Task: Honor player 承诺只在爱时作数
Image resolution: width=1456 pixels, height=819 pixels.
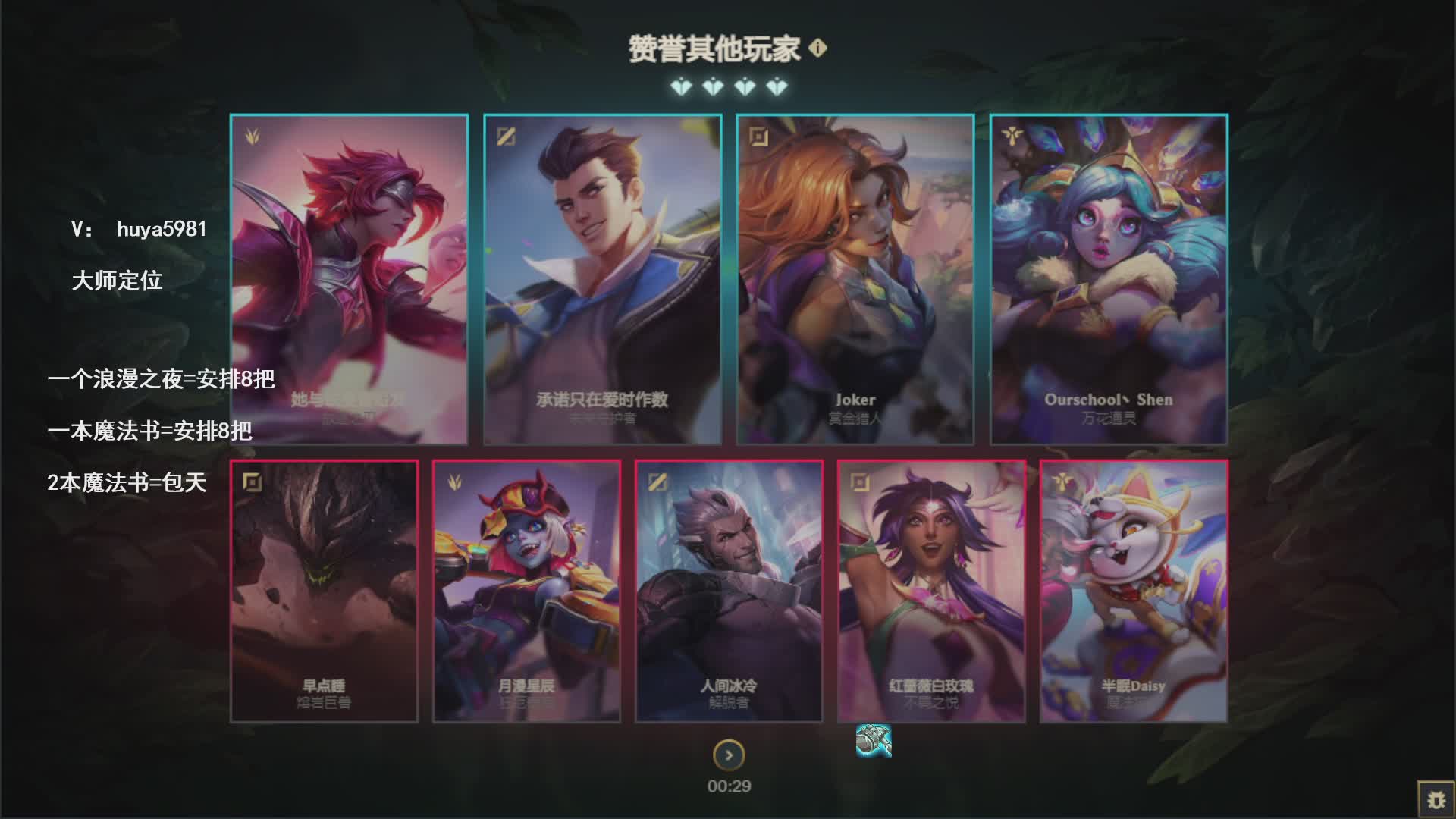Action: 602,279
